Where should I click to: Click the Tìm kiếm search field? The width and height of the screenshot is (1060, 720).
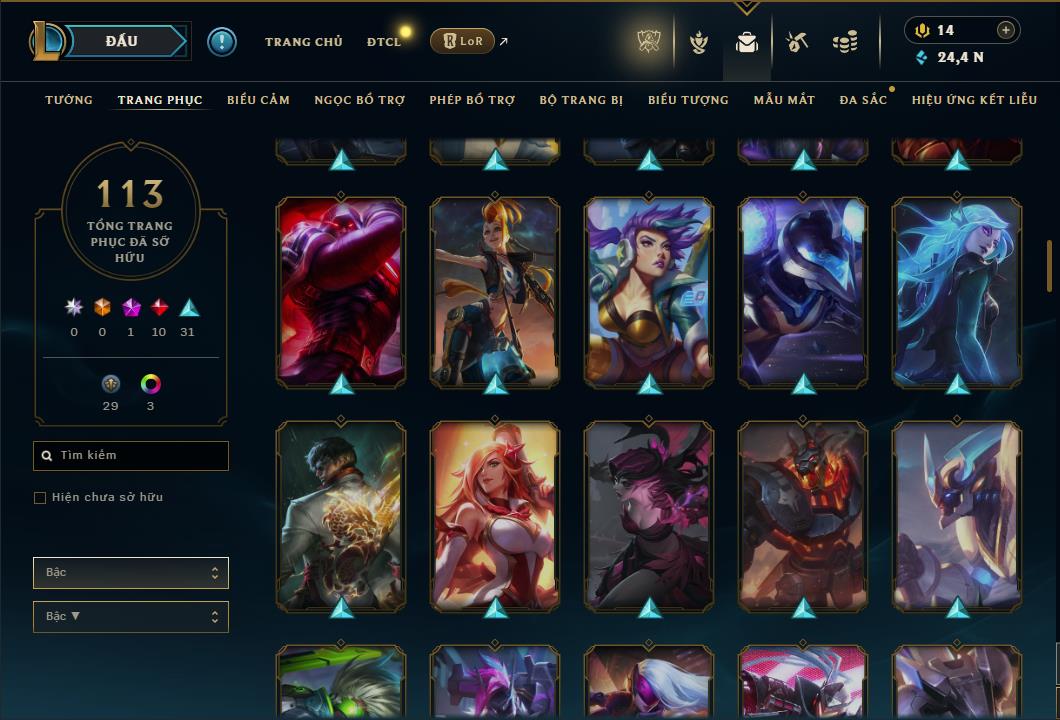pos(131,456)
